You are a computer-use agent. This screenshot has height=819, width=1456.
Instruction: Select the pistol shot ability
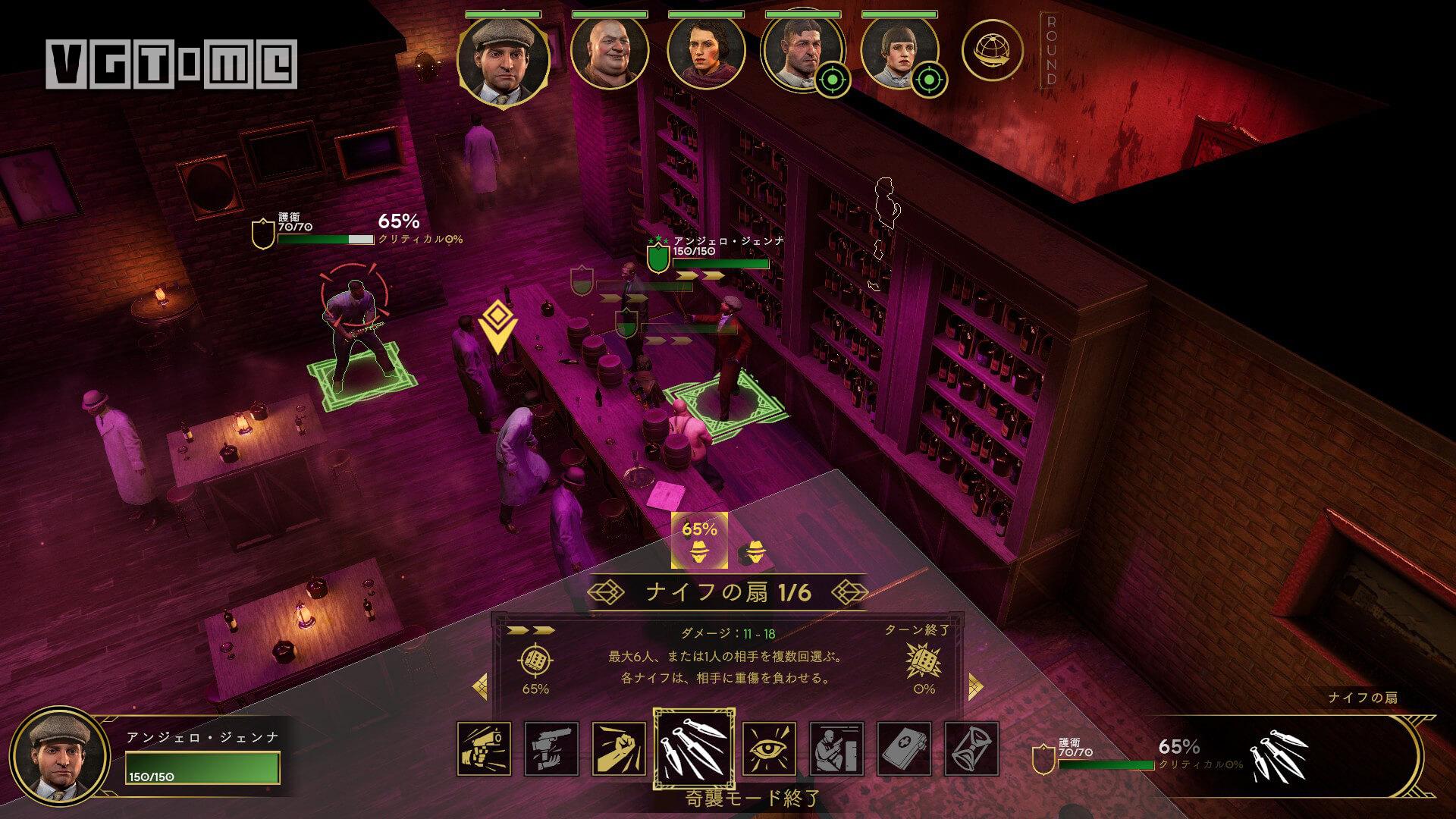[484, 748]
